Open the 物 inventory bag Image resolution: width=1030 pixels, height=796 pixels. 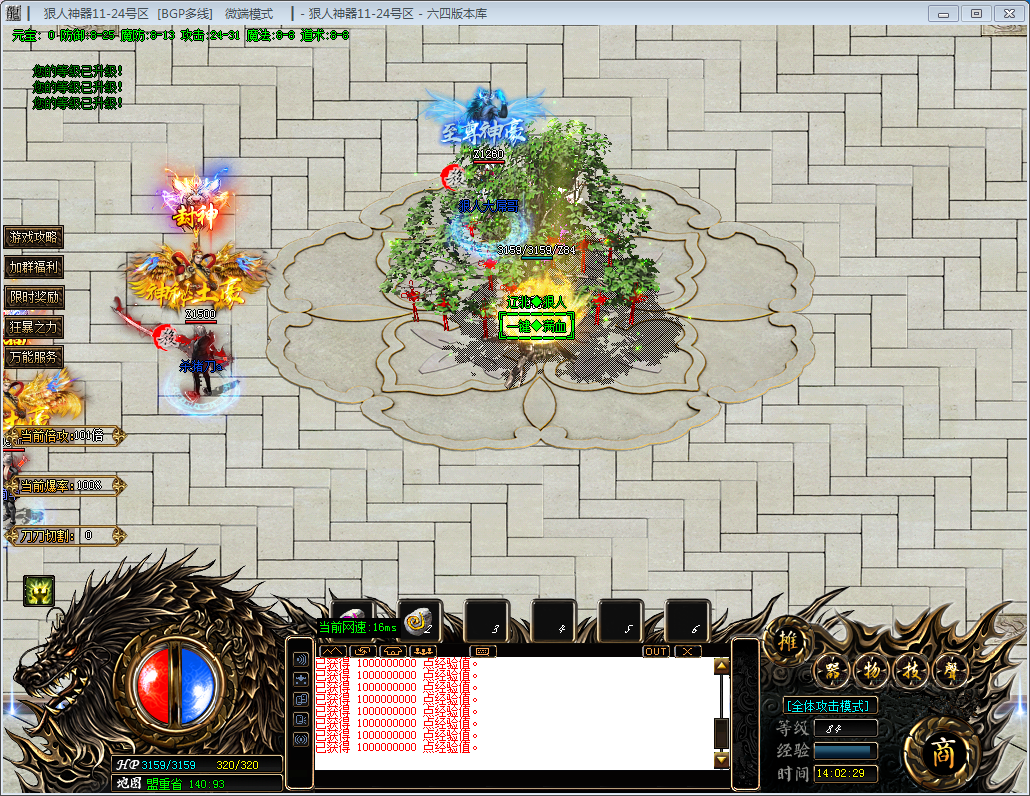(x=871, y=671)
